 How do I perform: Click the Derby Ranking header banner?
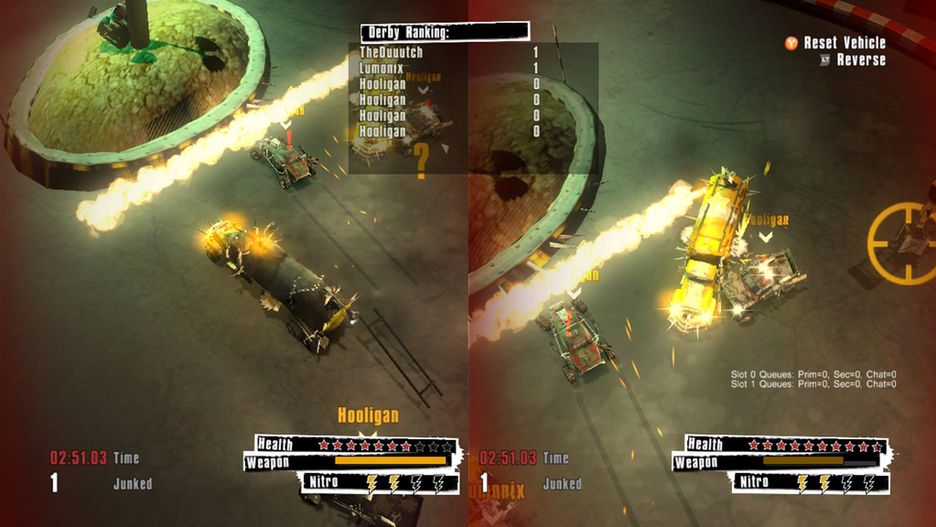443,32
